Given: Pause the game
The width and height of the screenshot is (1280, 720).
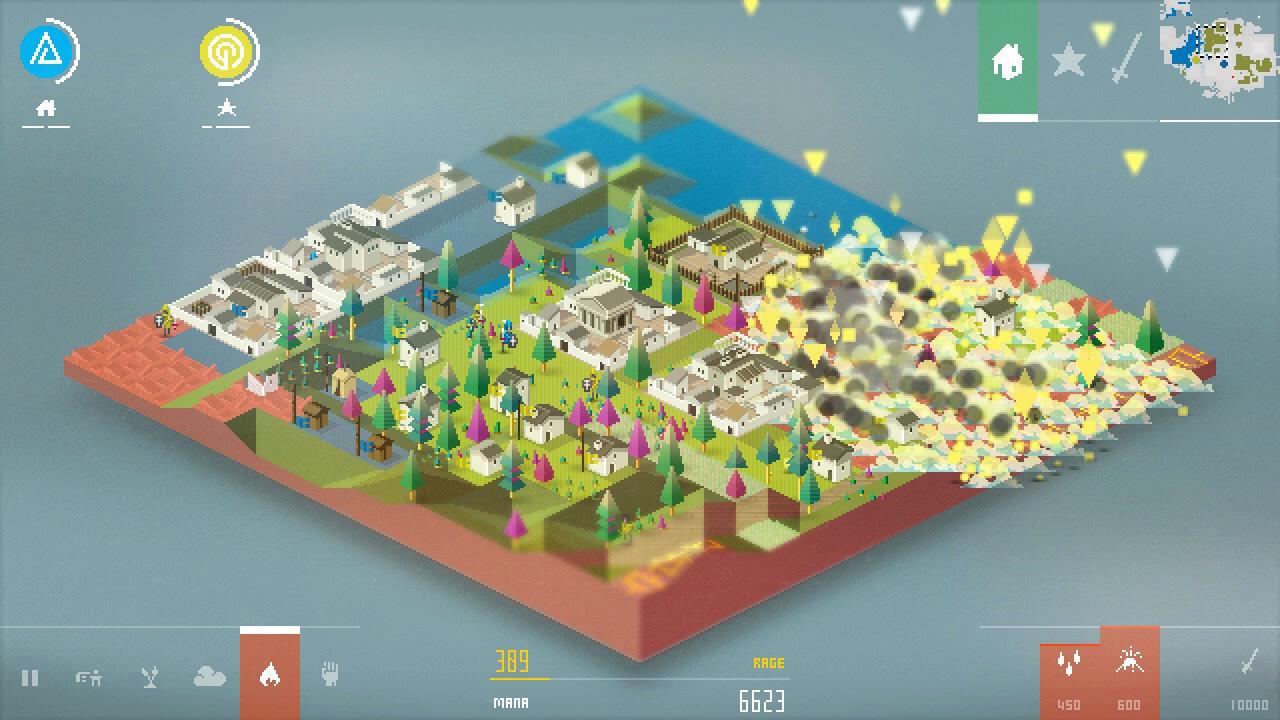Looking at the screenshot, I should (x=31, y=678).
